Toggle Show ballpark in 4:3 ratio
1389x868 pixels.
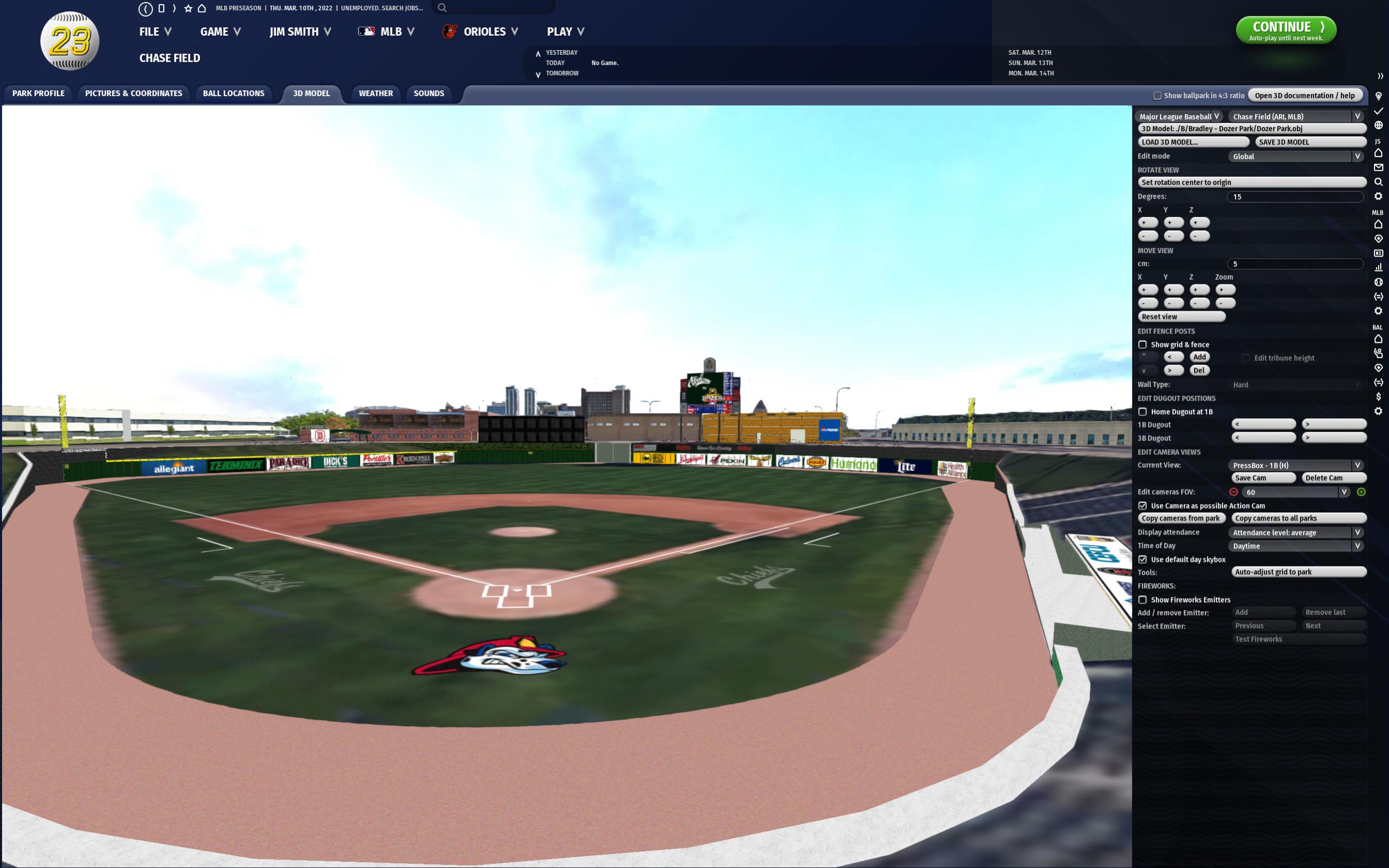pos(1157,96)
